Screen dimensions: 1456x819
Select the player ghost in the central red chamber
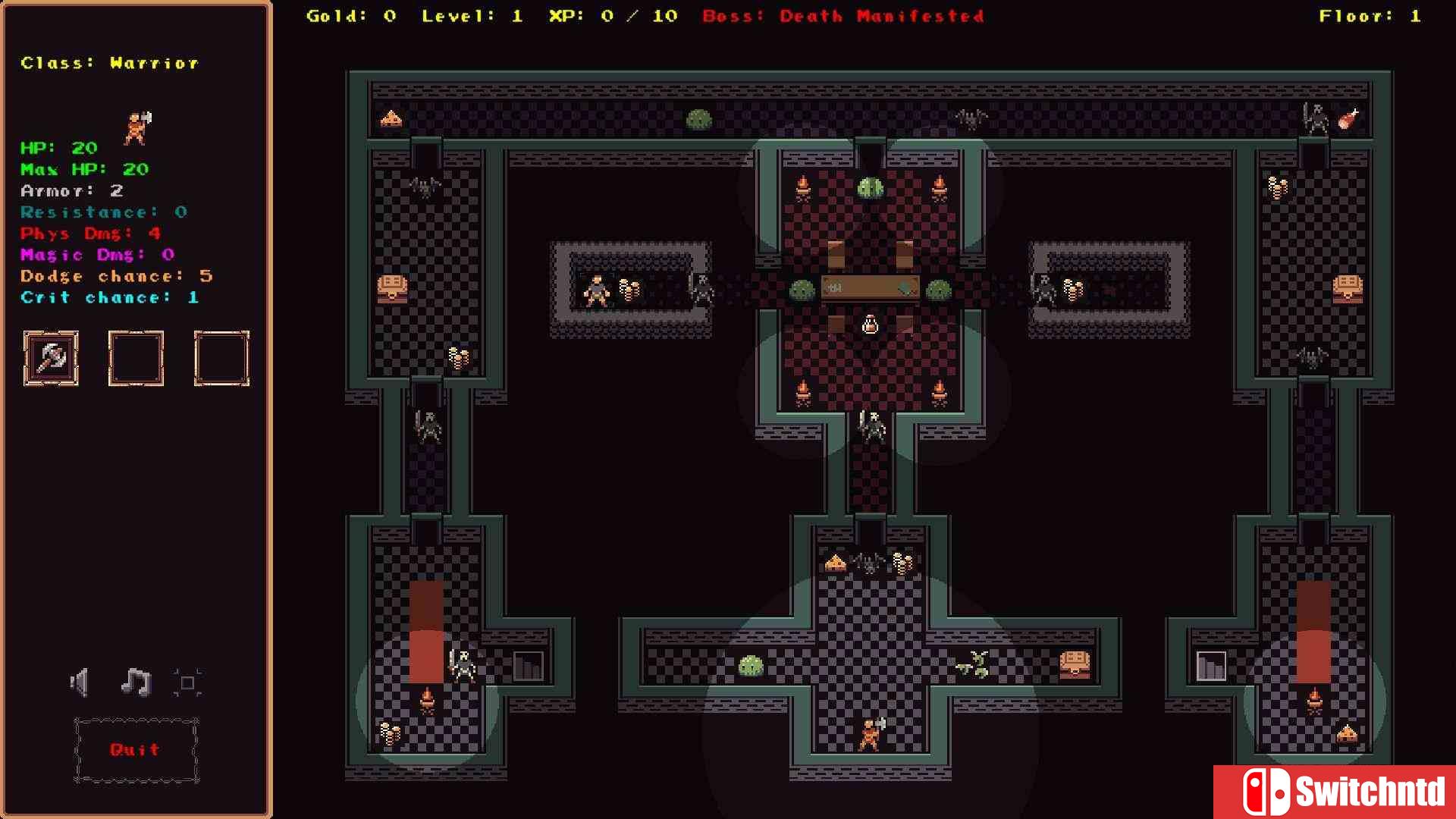click(x=871, y=322)
